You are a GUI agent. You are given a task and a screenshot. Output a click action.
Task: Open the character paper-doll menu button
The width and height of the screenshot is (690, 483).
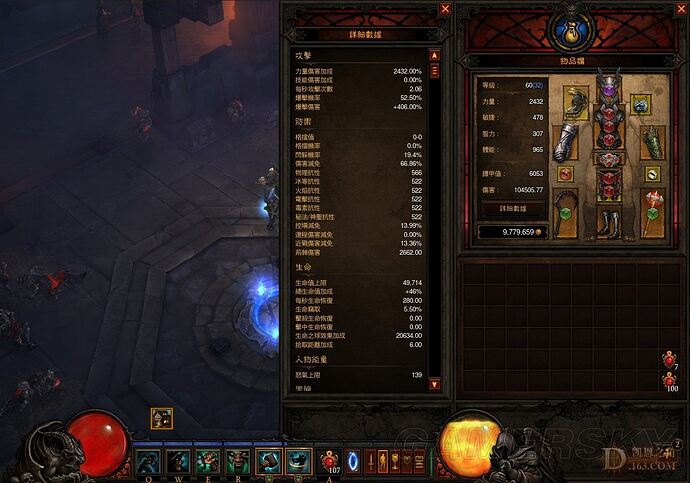[369, 461]
